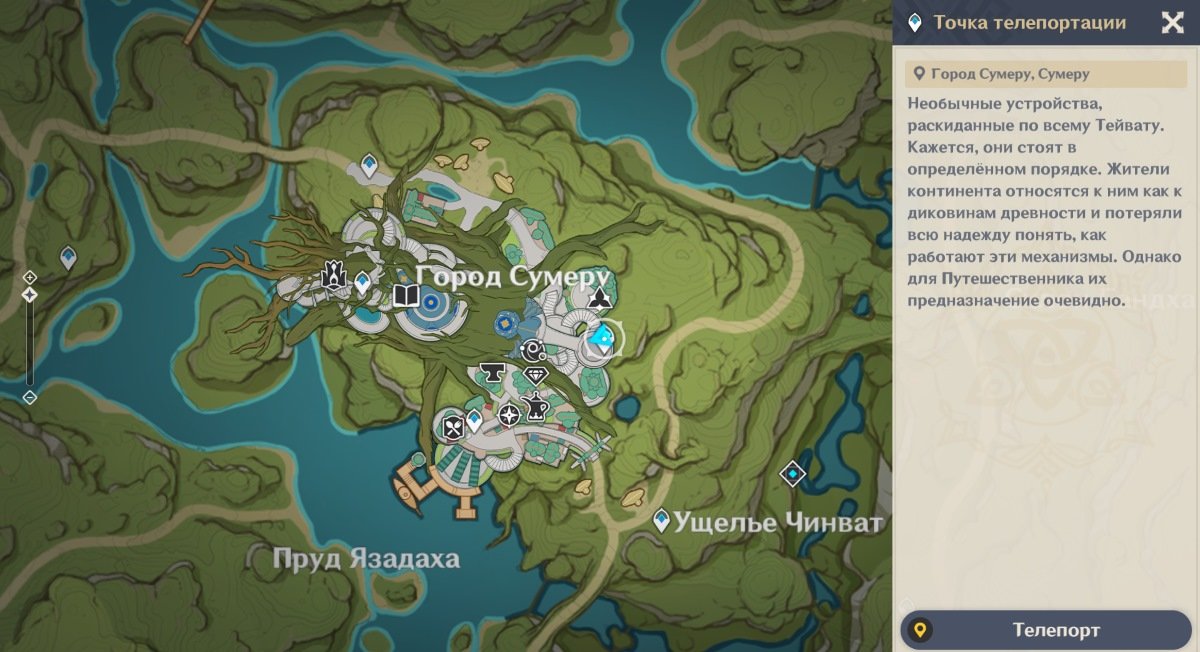
Task: Click the map zoom slider handle
Action: coord(30,295)
